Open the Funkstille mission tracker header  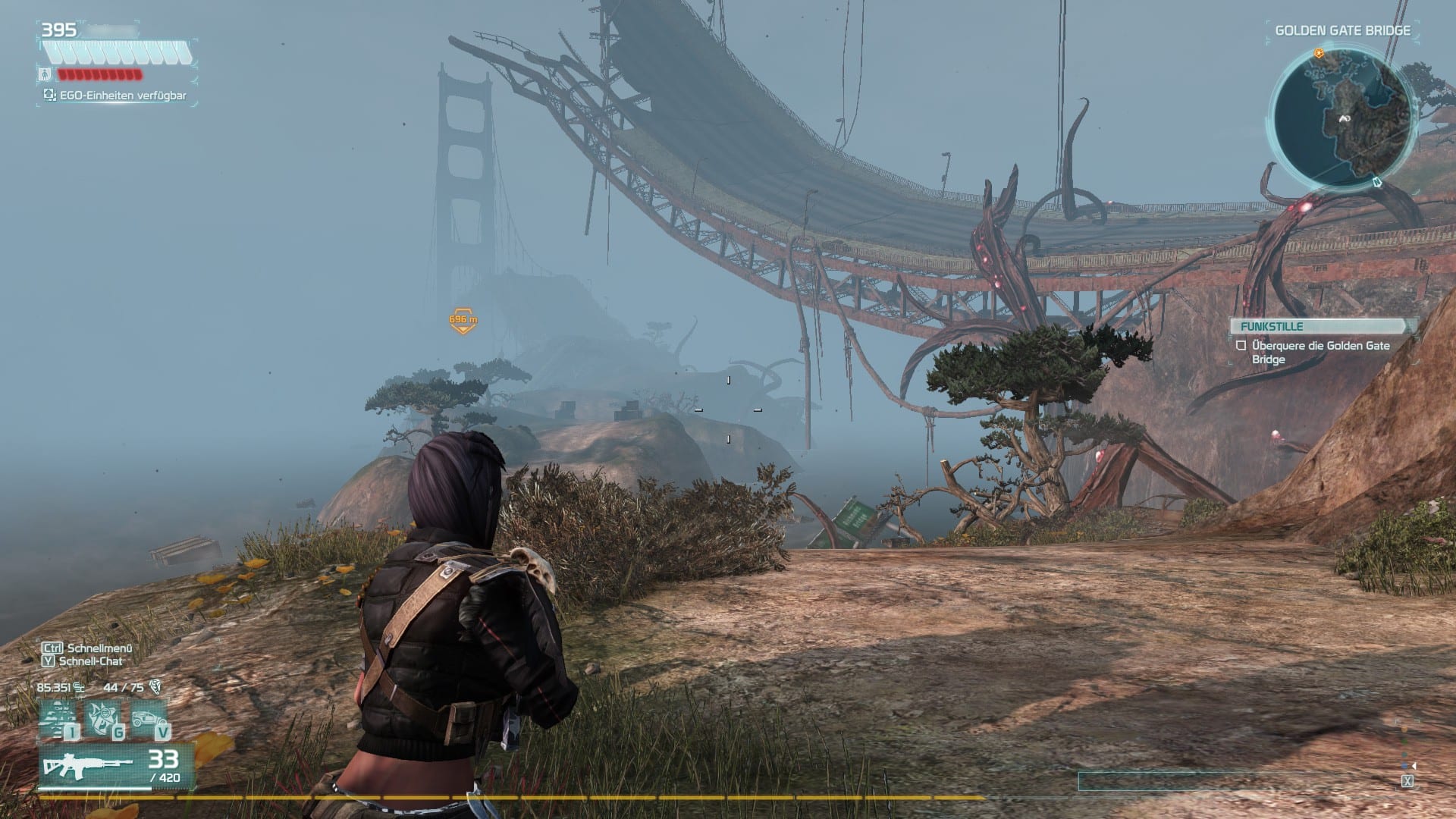coord(1323,326)
